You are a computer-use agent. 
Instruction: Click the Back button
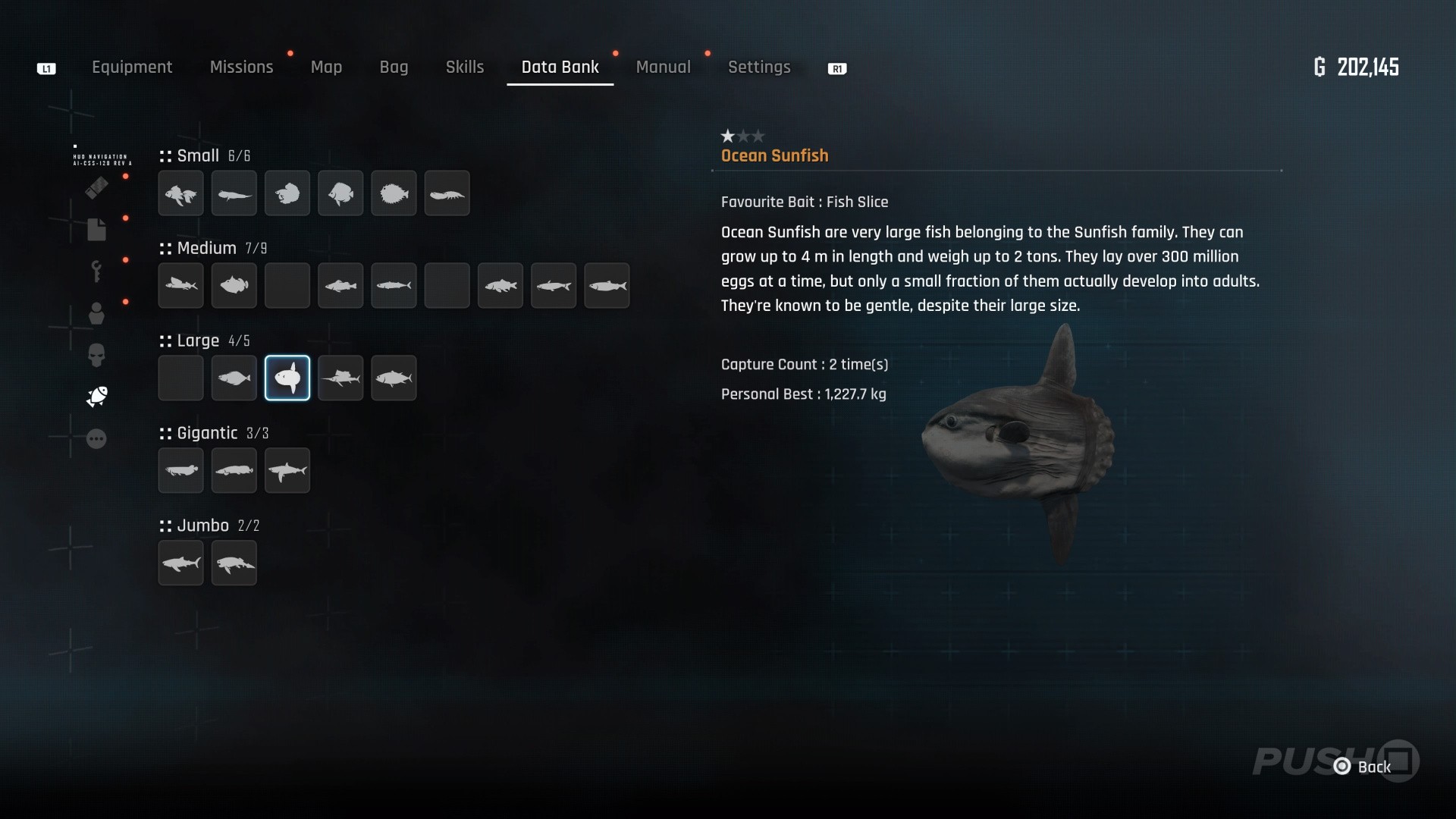(1365, 767)
